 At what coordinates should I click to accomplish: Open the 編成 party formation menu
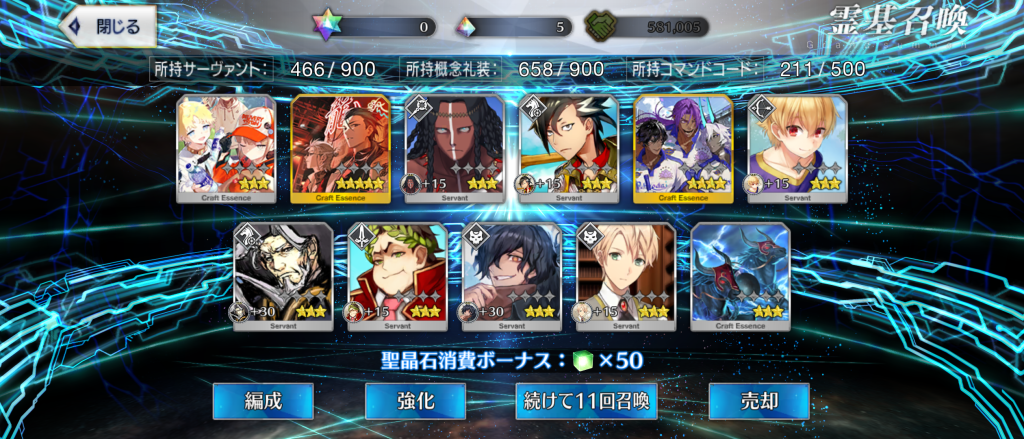click(263, 401)
